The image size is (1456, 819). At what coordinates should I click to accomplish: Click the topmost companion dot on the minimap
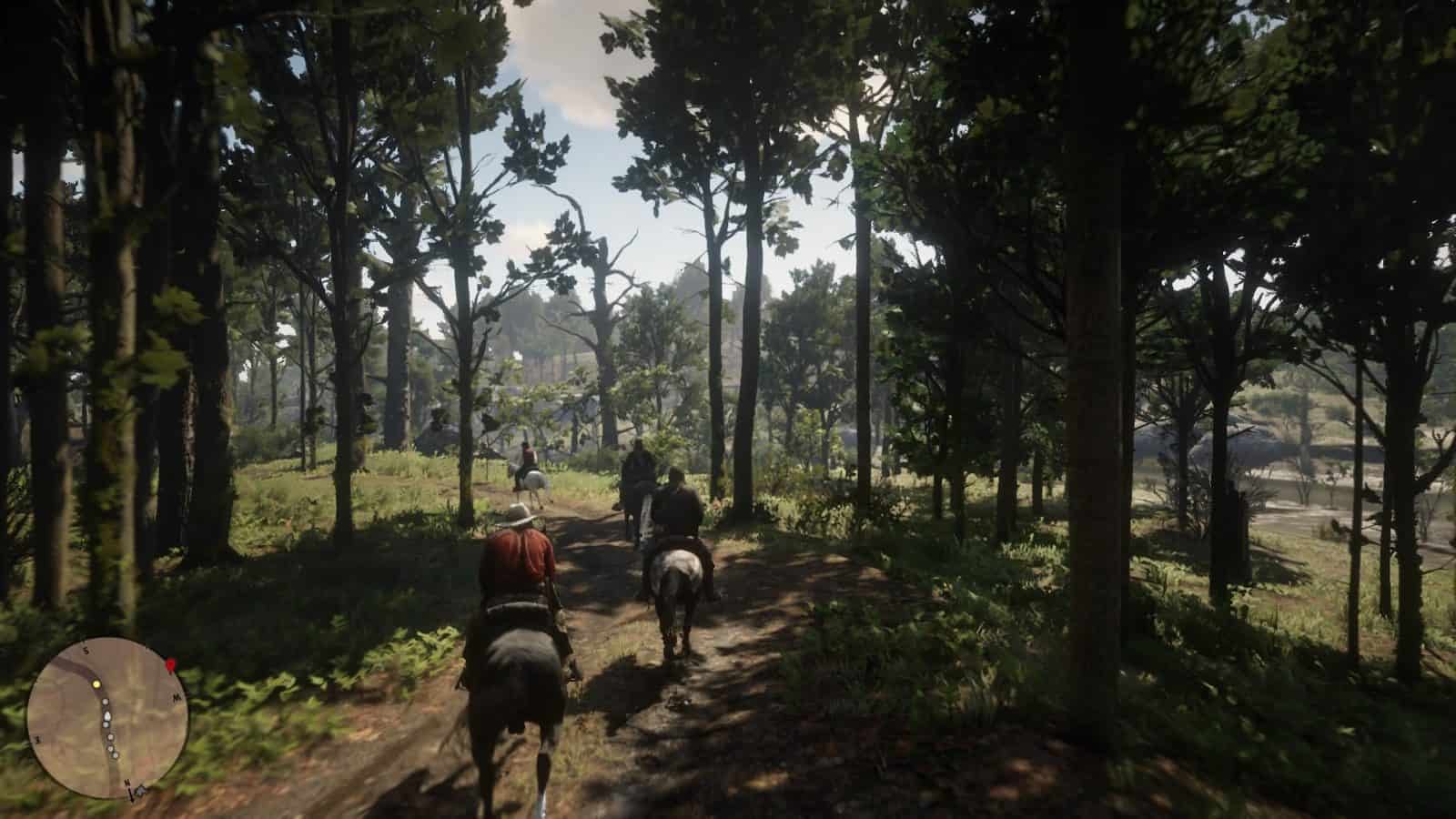coord(105,702)
